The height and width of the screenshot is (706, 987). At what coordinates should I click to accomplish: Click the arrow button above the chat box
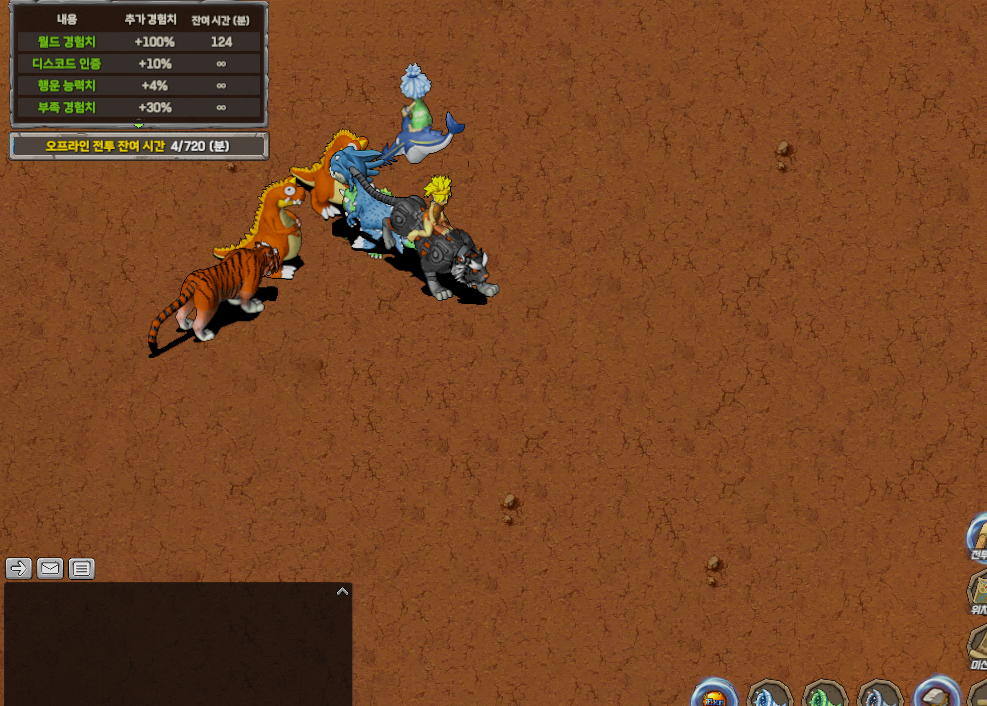(x=18, y=569)
